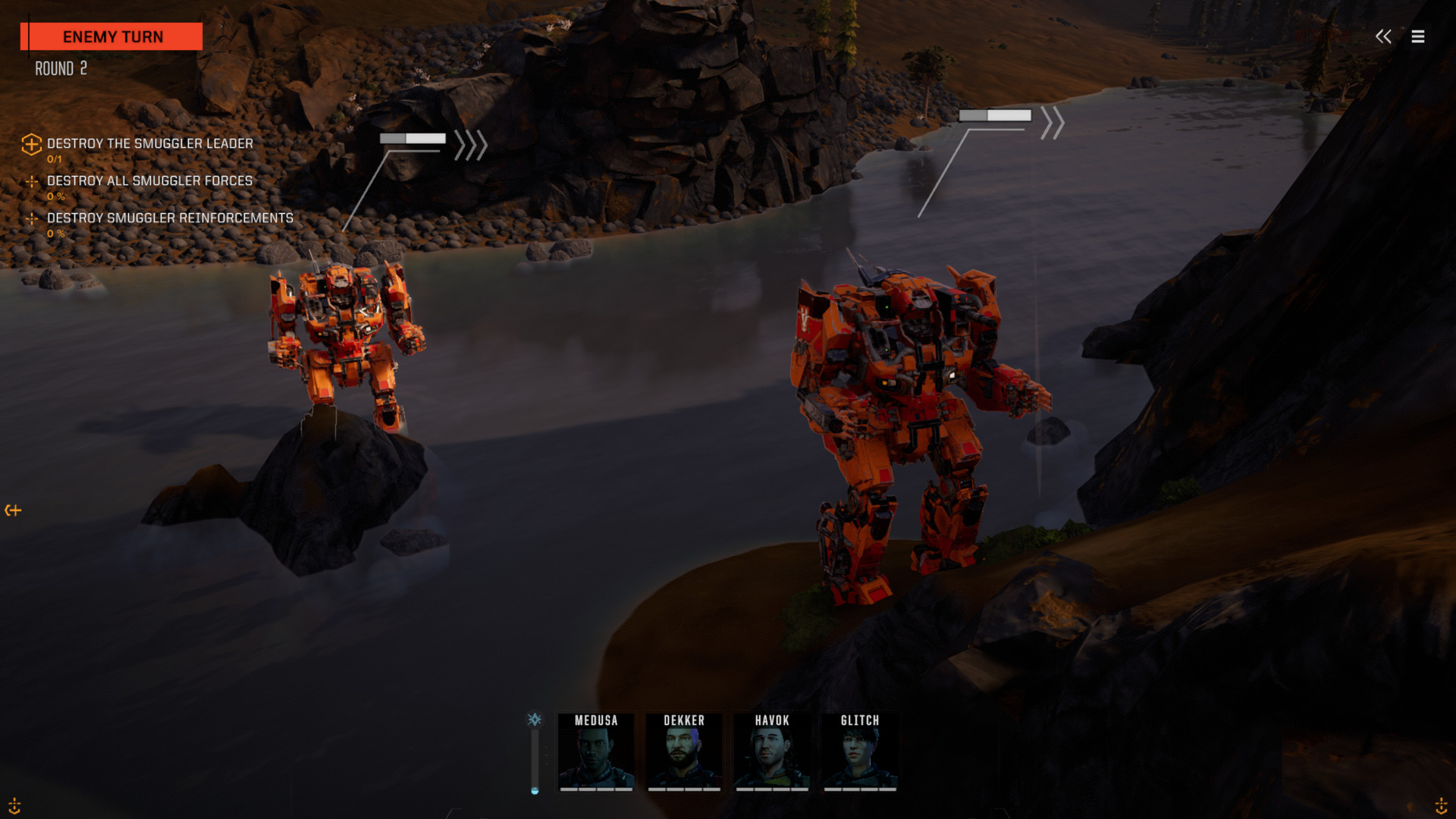Viewport: 1456px width, 819px height.
Task: Collapse the objectives panel with the double chevron
Action: (x=1383, y=35)
